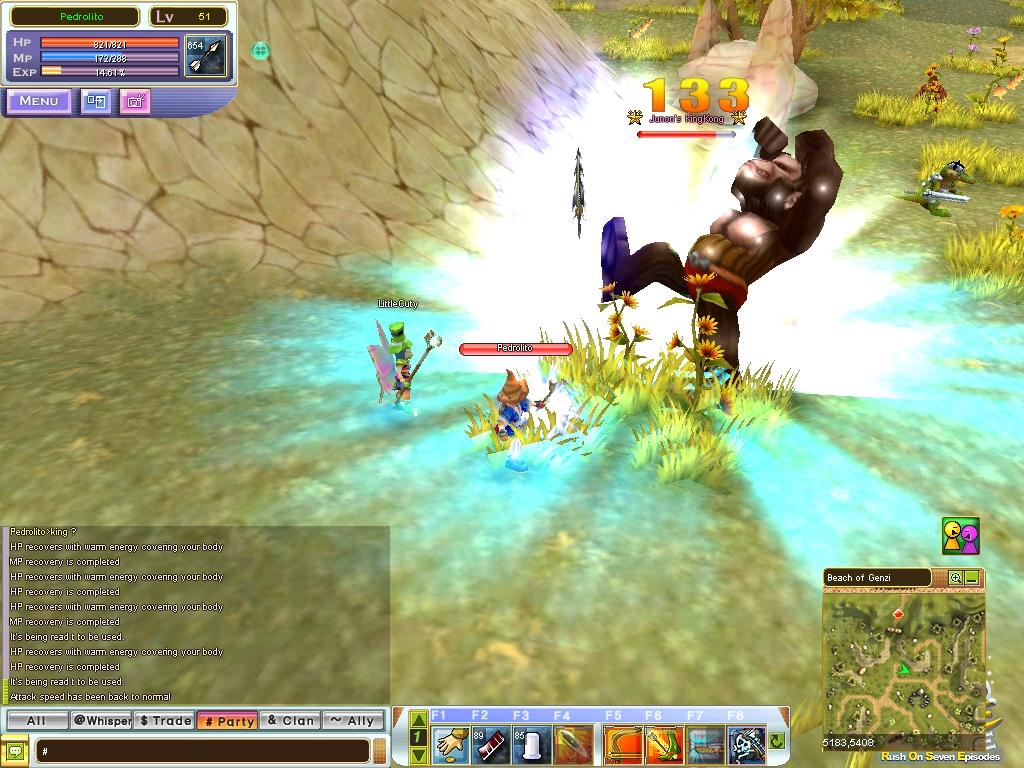Select the equipped arrow ammo slot
Image resolution: width=1024 pixels, height=768 pixels.
coord(208,57)
